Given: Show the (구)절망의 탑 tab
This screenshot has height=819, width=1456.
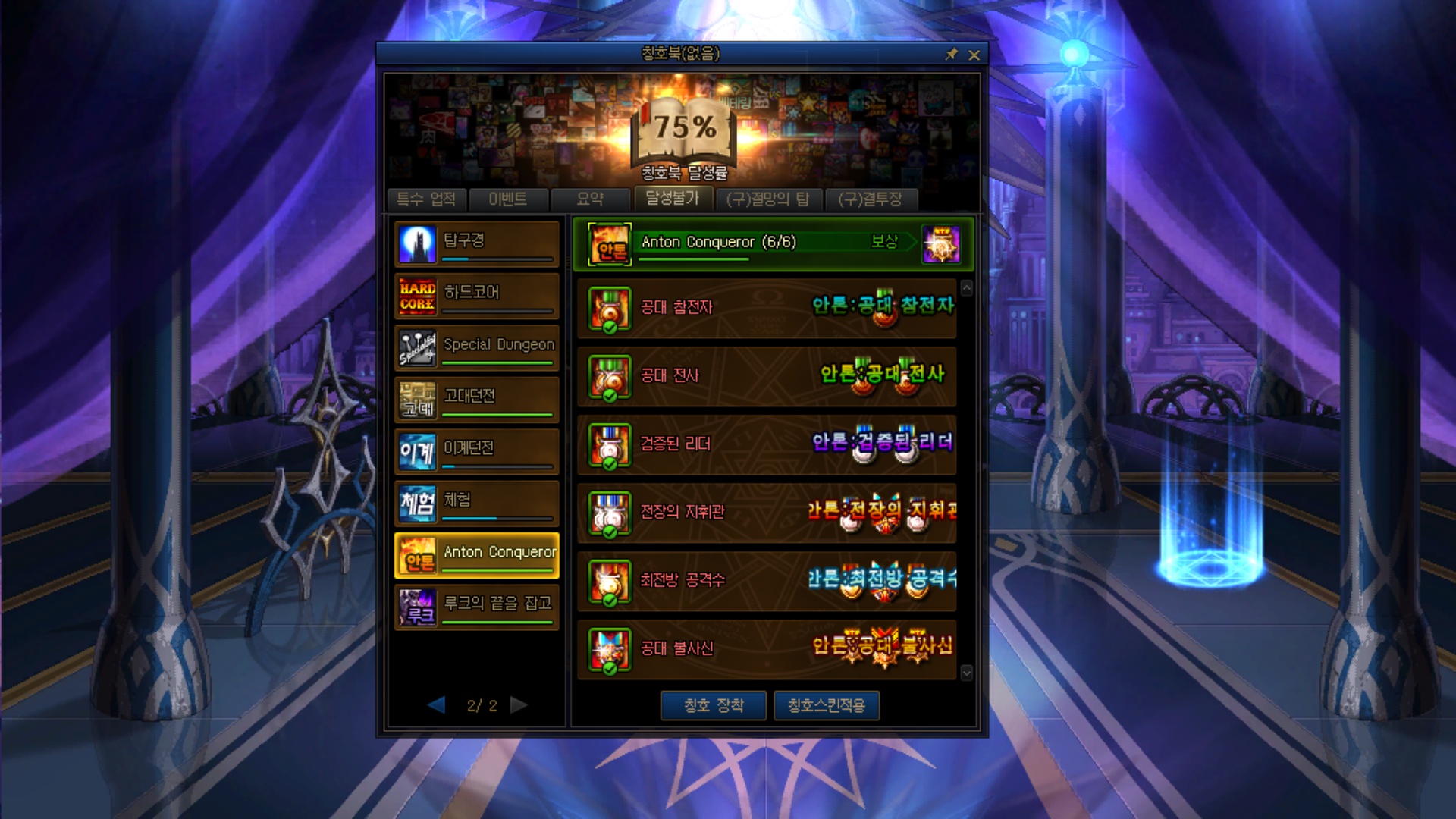Looking at the screenshot, I should (x=767, y=199).
